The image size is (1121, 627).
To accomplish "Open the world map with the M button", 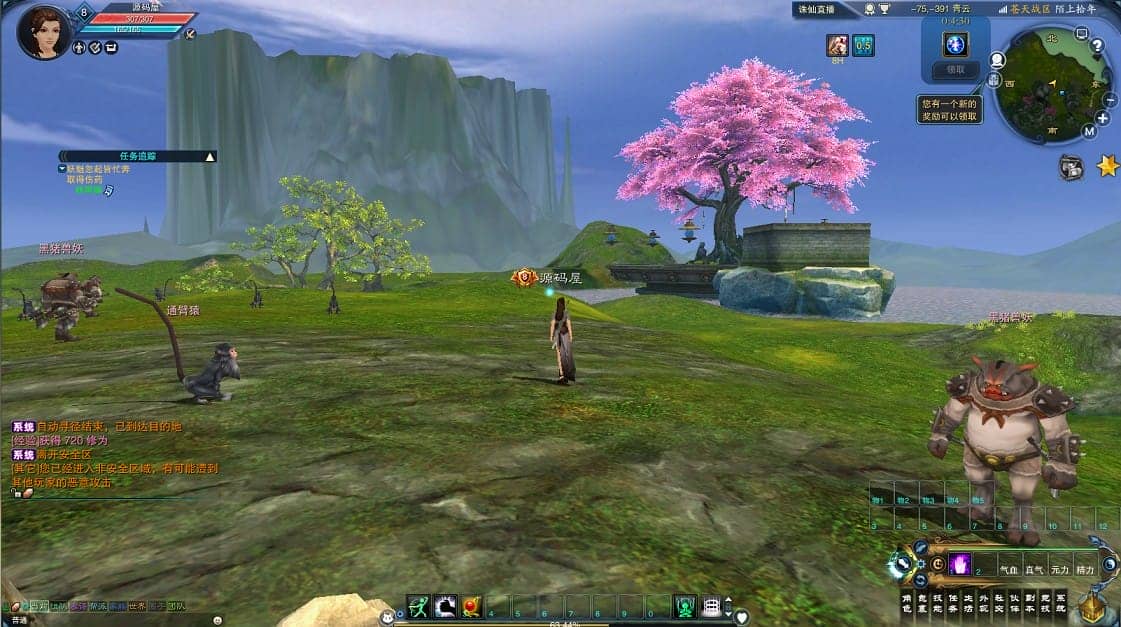I will coord(1089,131).
